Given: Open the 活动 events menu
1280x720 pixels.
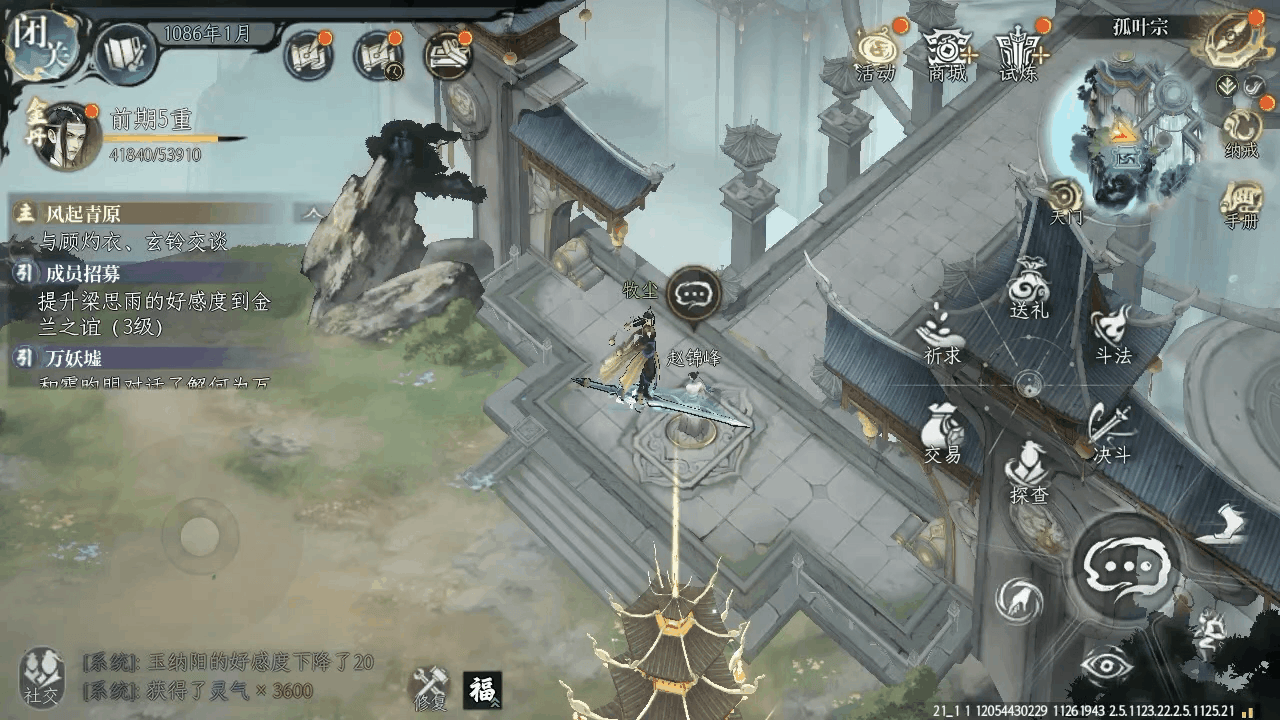Looking at the screenshot, I should click(876, 52).
